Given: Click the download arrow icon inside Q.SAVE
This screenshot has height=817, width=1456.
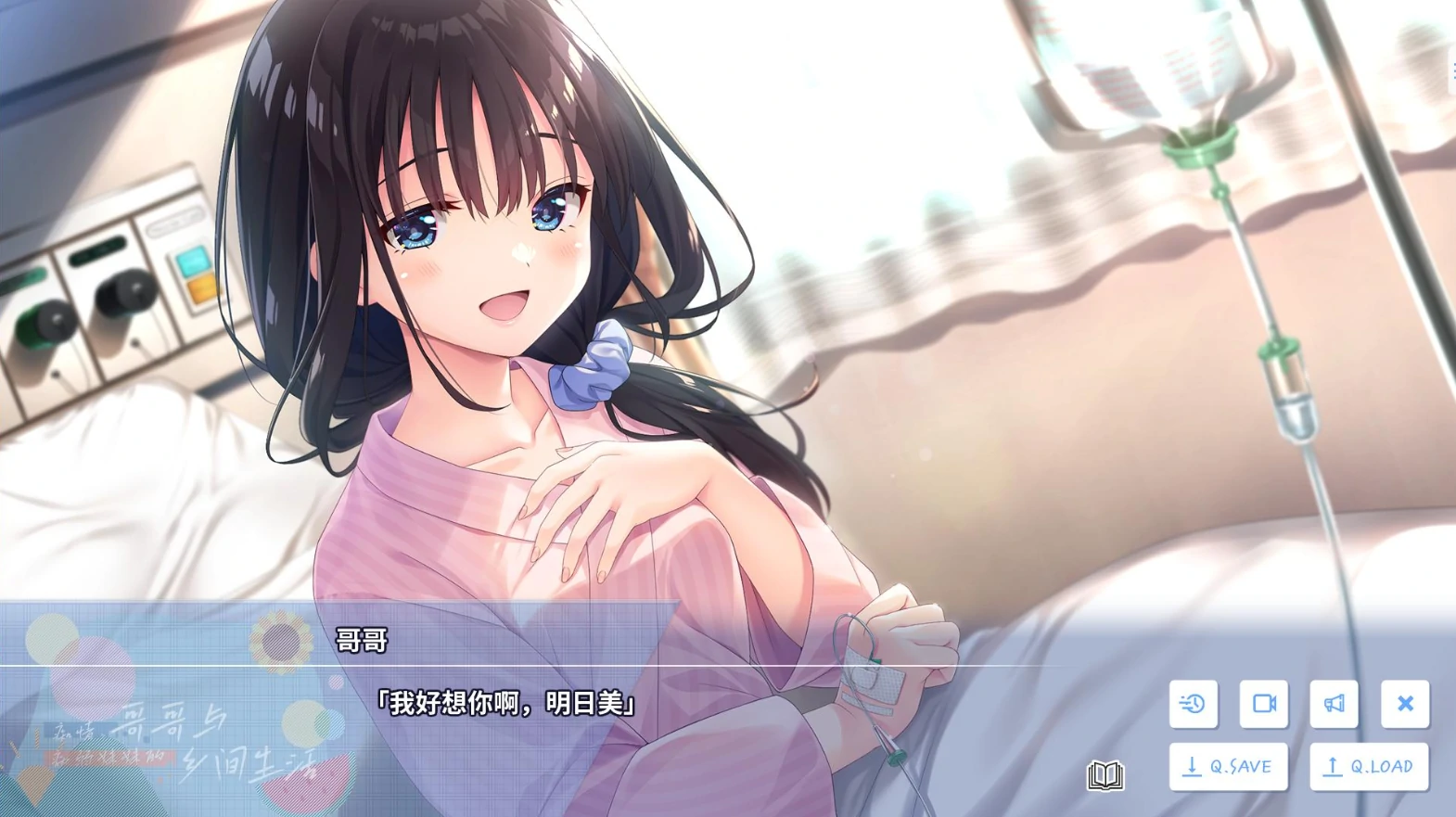Looking at the screenshot, I should (x=1191, y=766).
